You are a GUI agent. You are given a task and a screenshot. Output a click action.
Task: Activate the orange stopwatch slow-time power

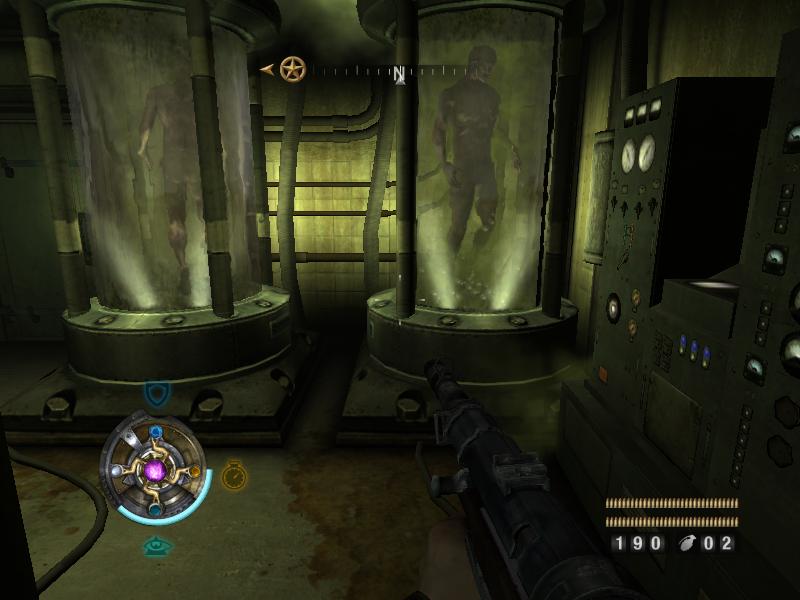click(x=233, y=474)
